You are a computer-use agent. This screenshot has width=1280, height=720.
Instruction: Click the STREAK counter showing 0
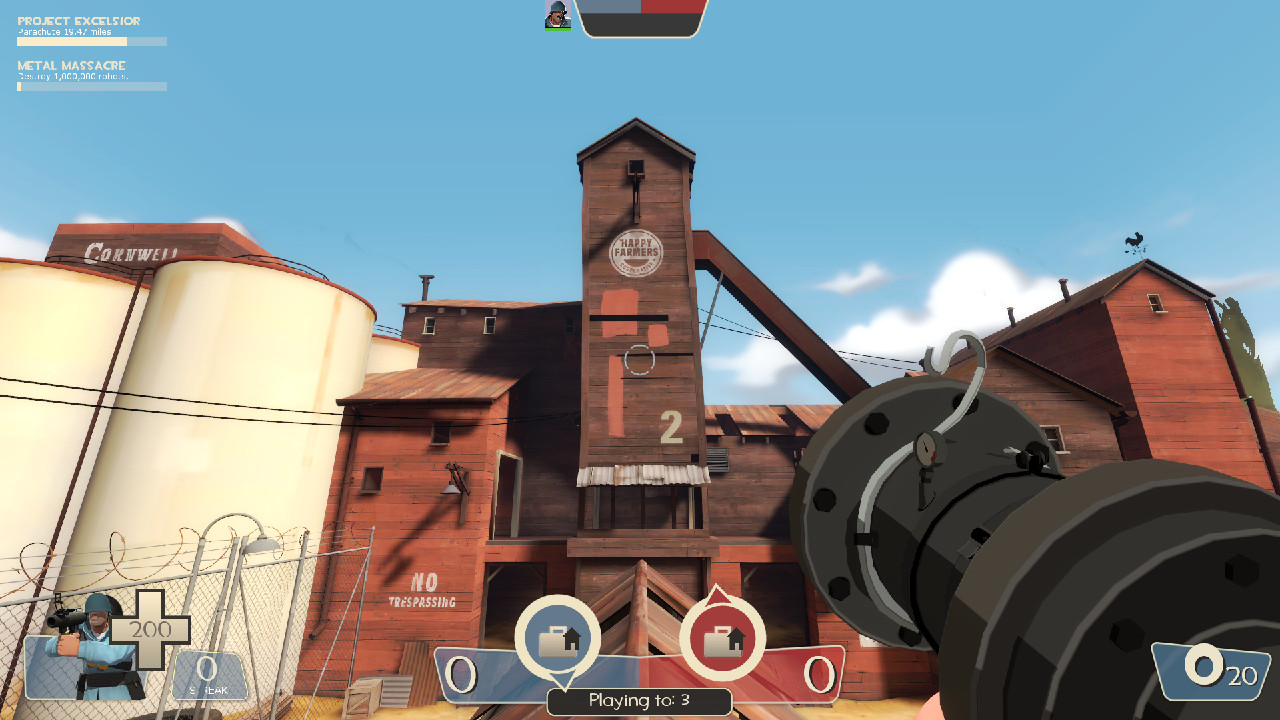point(207,666)
